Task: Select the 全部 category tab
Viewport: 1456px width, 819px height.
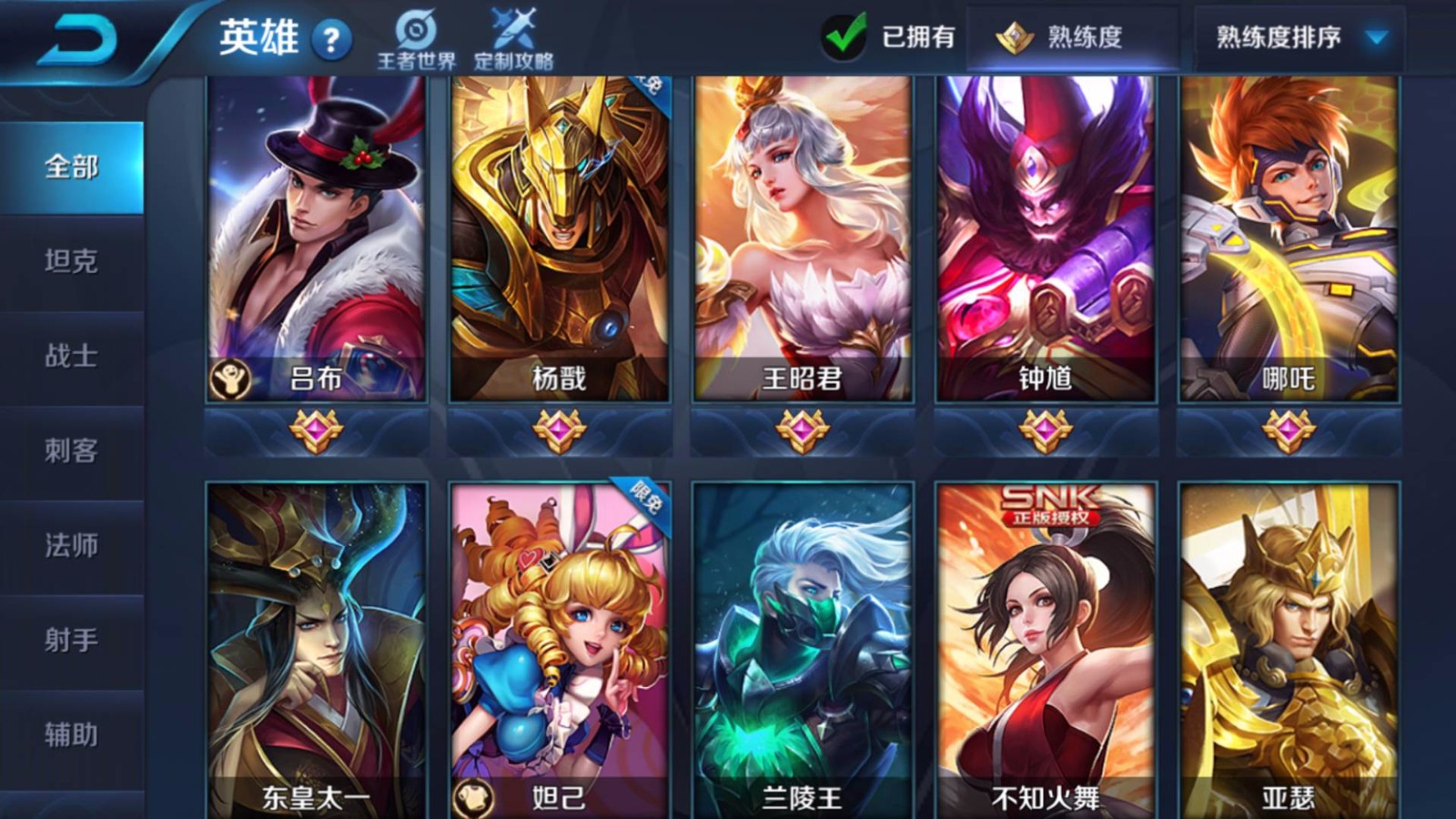Action: pyautogui.click(x=72, y=167)
